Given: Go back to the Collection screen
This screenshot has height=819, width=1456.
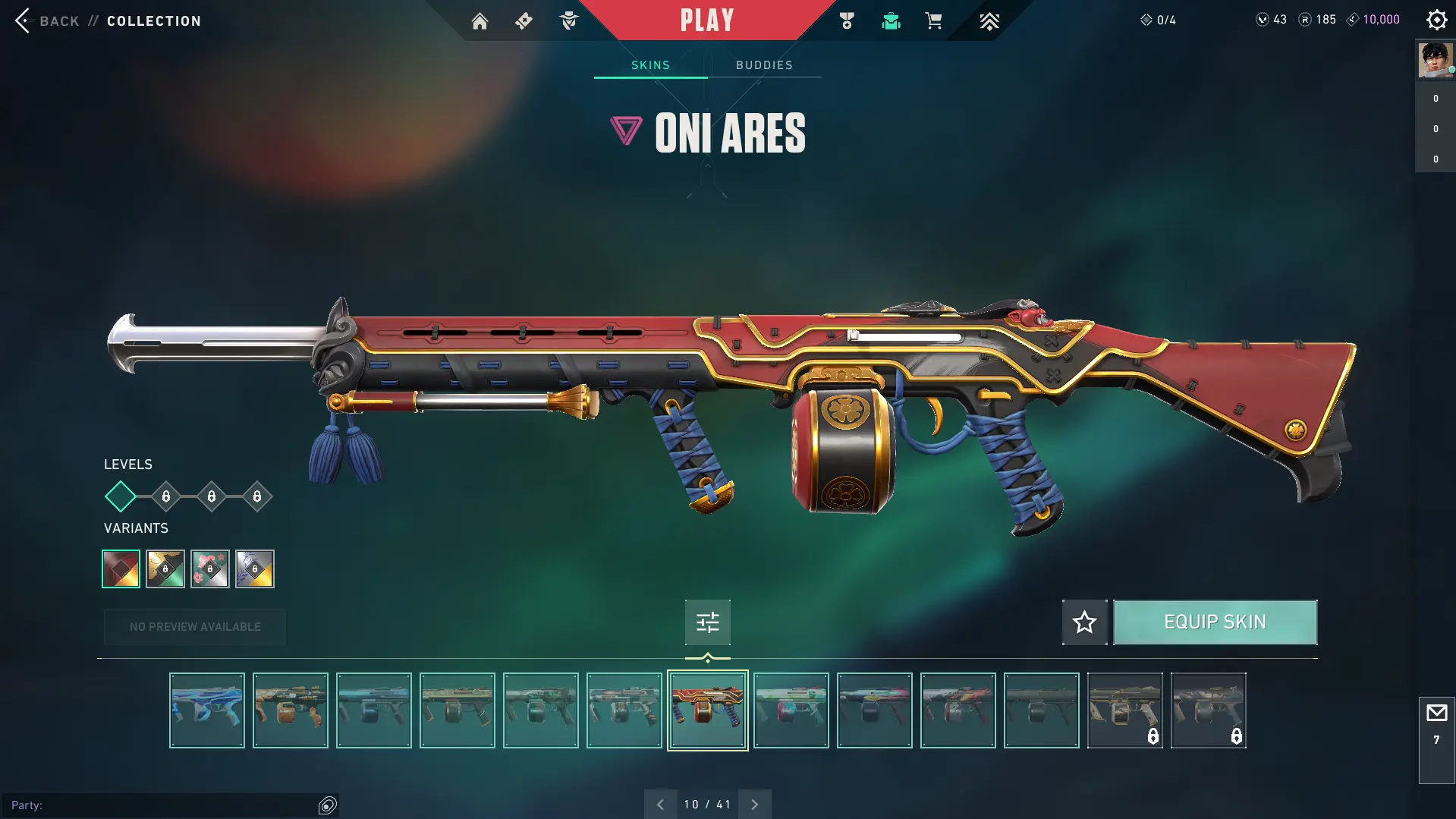Looking at the screenshot, I should [46, 20].
